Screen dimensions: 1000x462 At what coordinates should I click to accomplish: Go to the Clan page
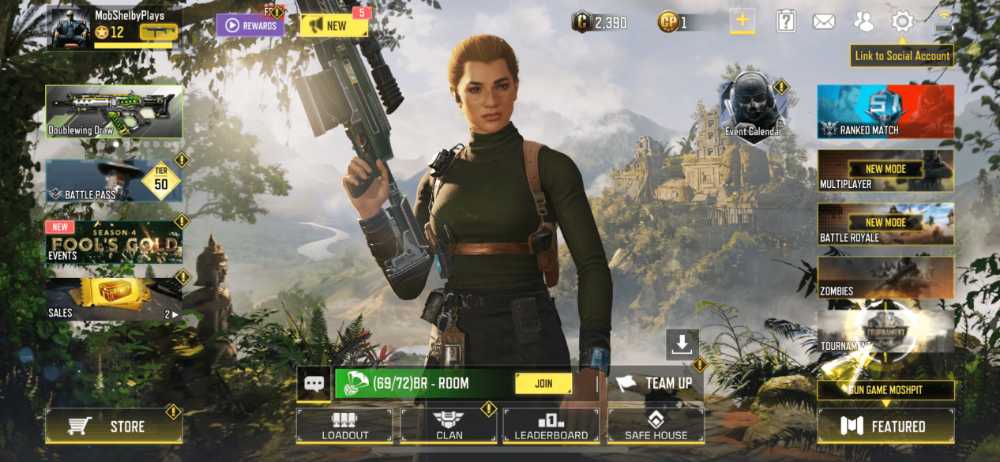point(448,425)
